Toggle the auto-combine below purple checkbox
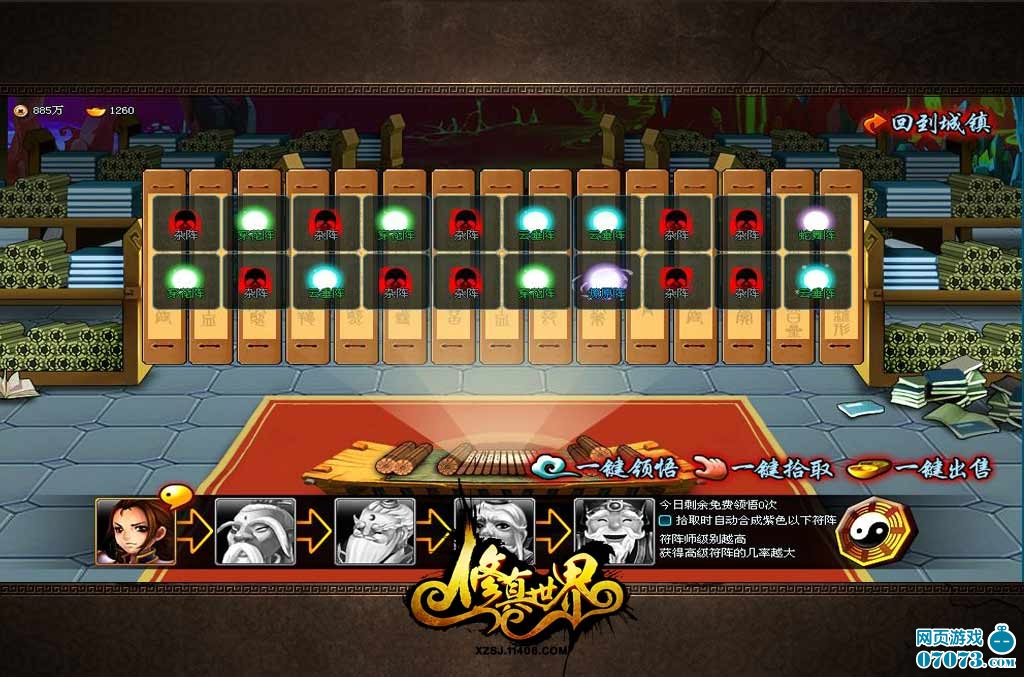The width and height of the screenshot is (1024, 677). point(665,520)
